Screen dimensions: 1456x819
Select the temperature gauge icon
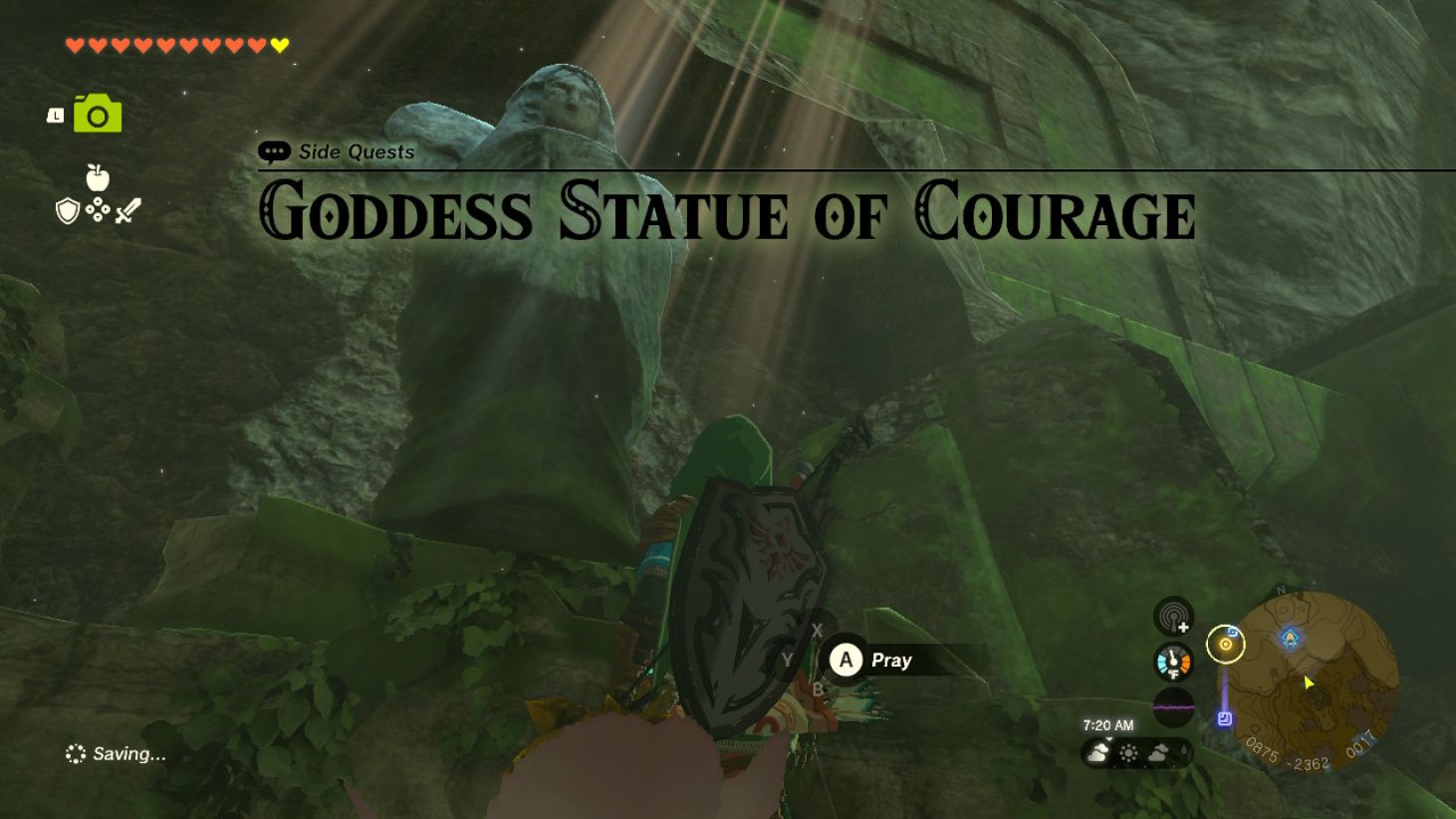coord(1173,660)
